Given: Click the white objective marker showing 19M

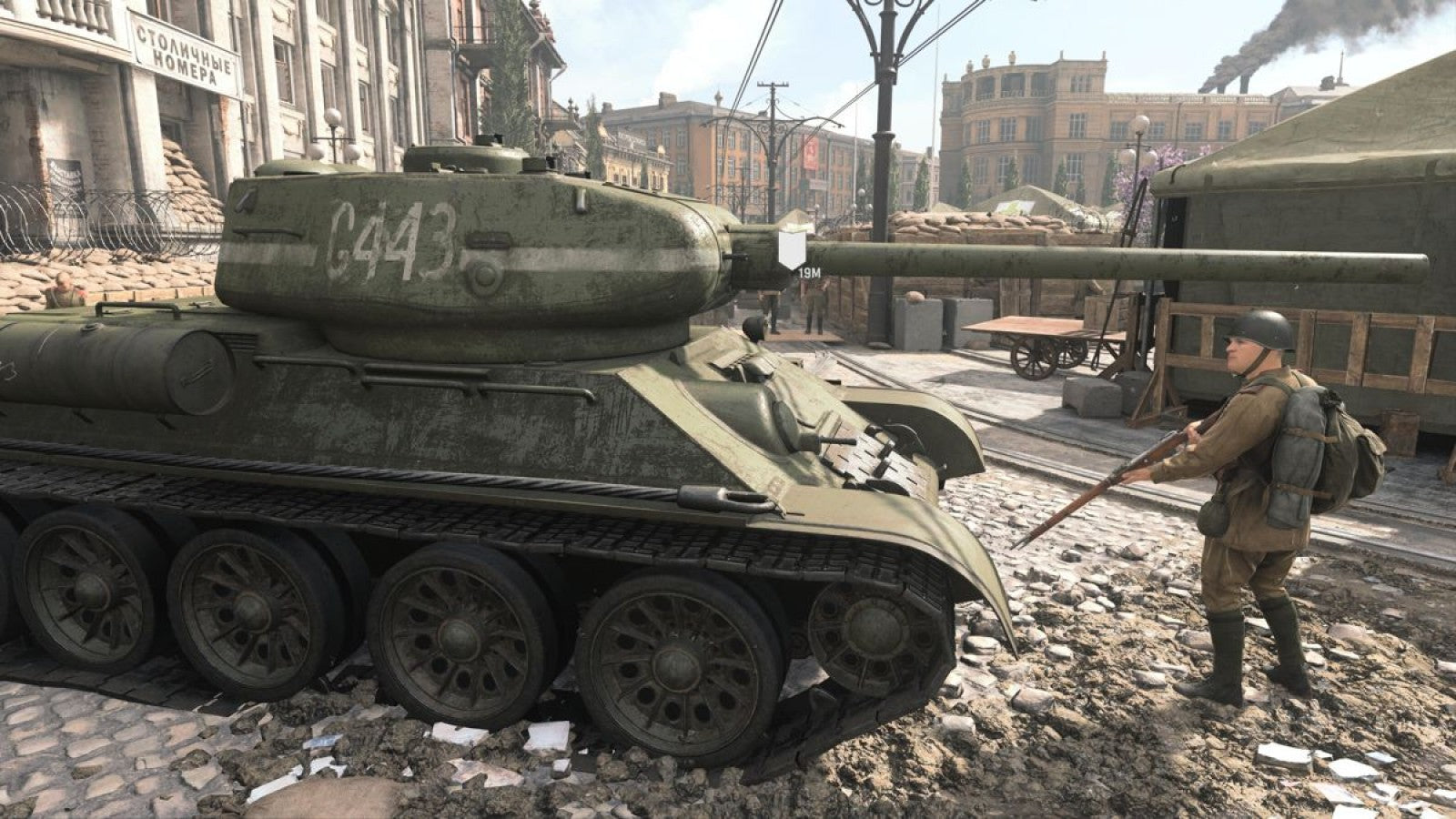Looking at the screenshot, I should (x=792, y=248).
